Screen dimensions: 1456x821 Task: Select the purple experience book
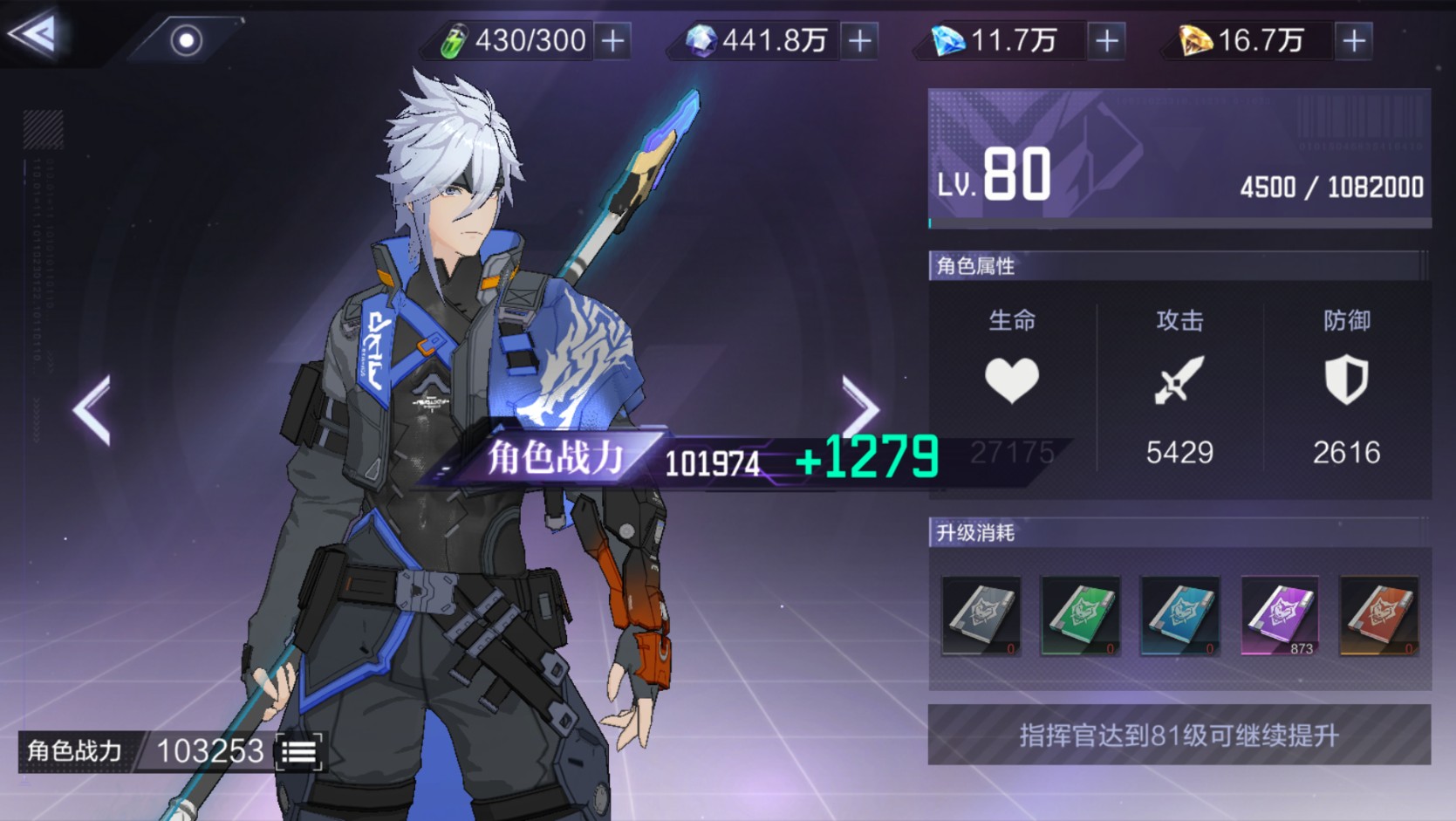click(1279, 615)
